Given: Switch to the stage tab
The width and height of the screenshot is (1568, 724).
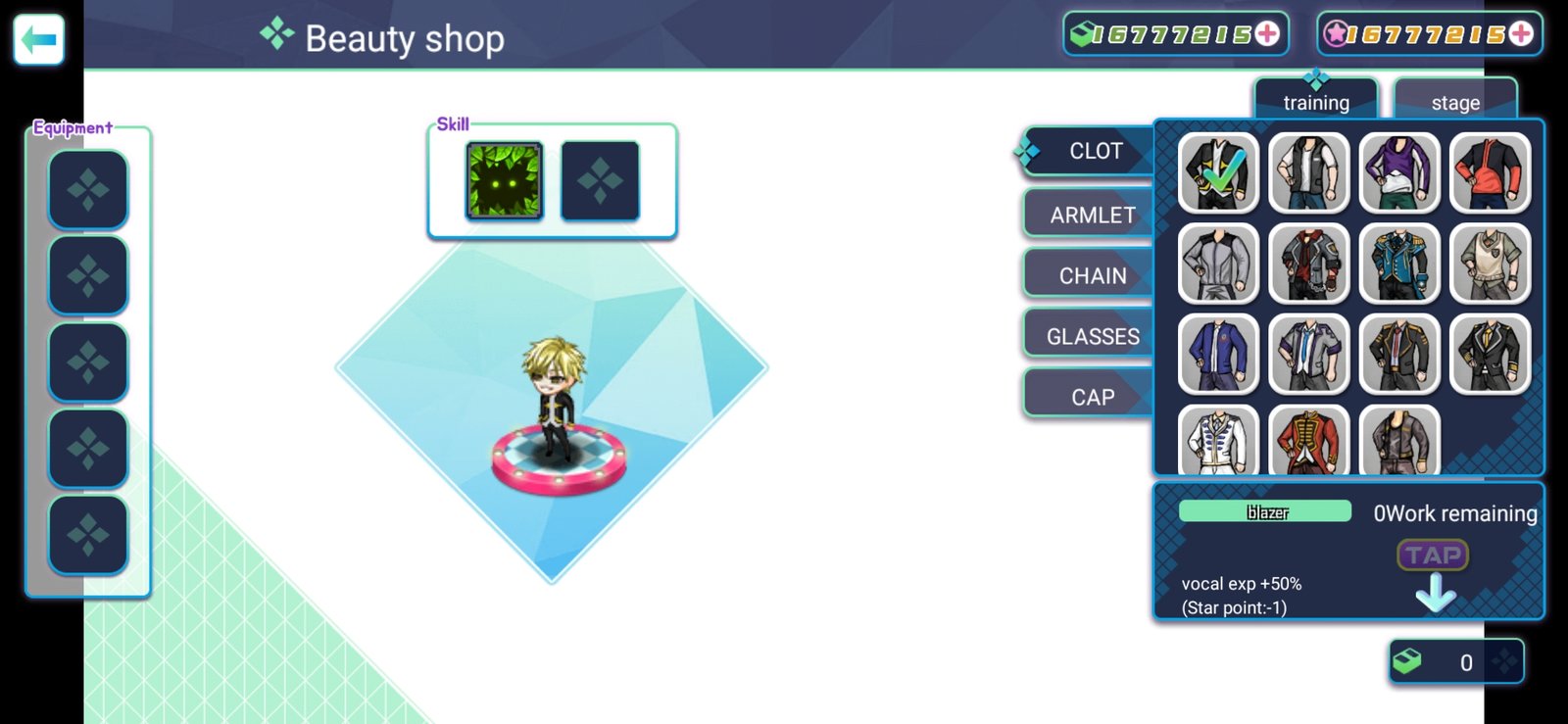Looking at the screenshot, I should (x=1455, y=102).
